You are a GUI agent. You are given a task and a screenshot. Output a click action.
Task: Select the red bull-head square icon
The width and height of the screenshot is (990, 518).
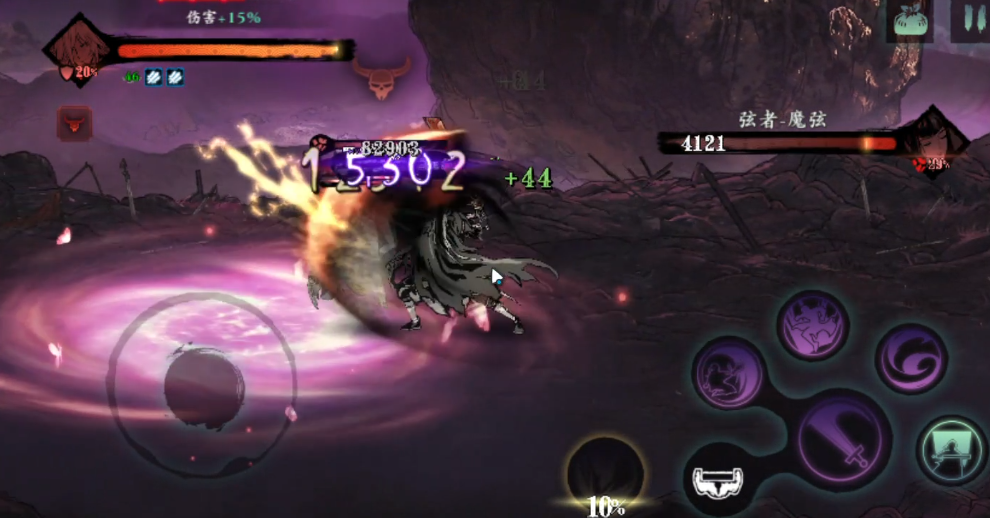[x=74, y=124]
